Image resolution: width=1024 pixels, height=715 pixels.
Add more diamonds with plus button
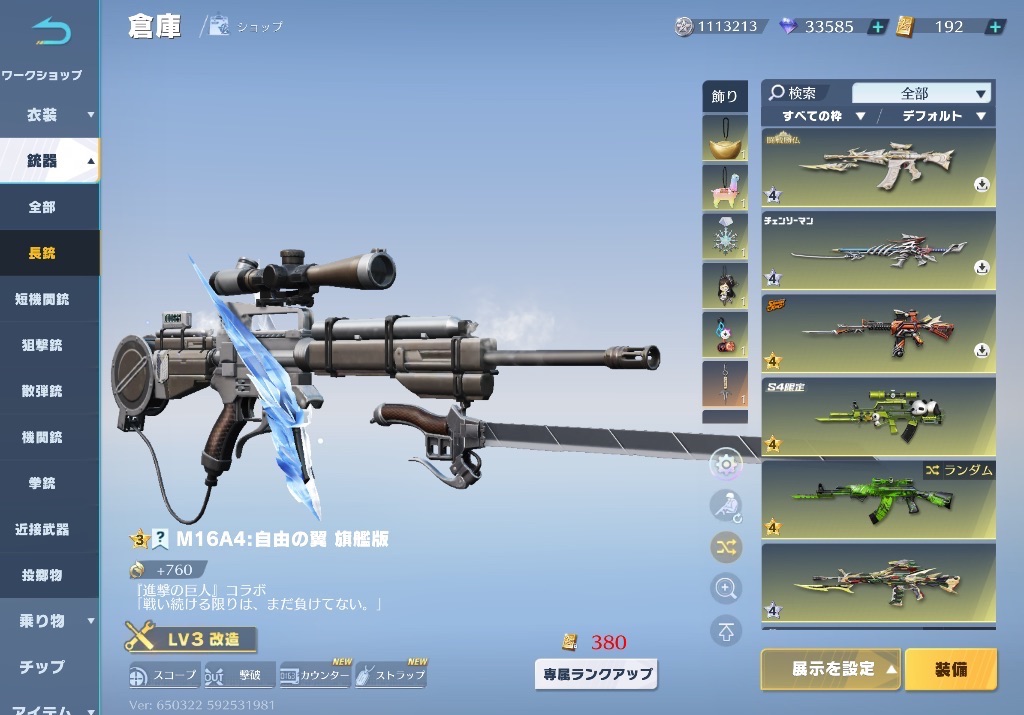(877, 27)
